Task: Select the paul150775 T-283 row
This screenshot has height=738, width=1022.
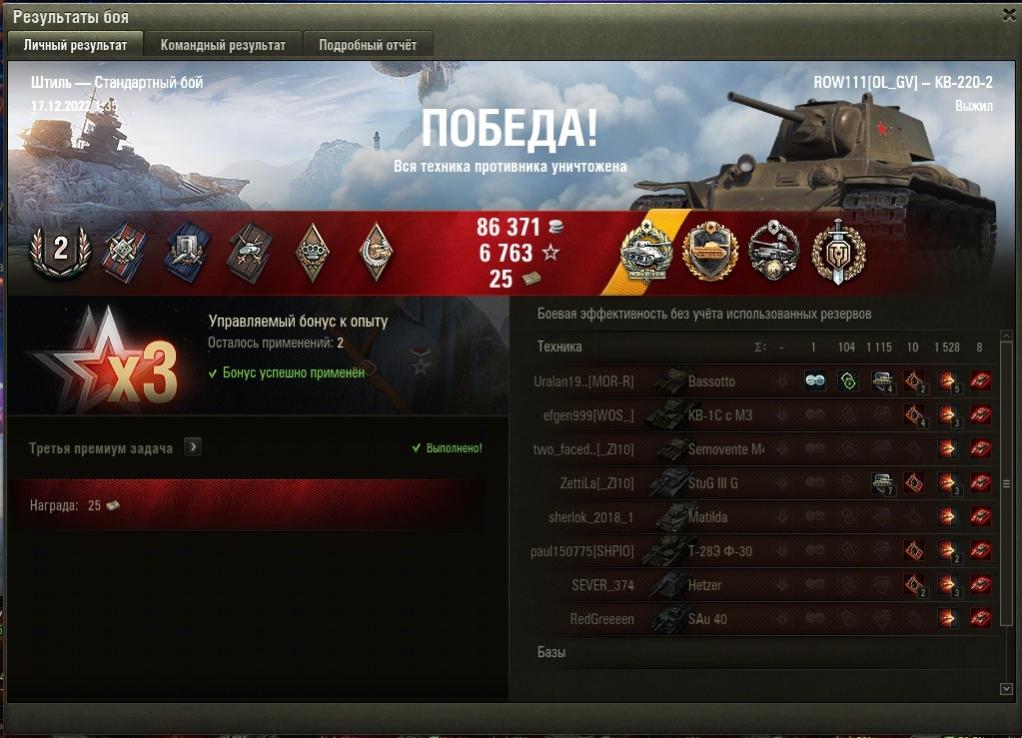Action: pyautogui.click(x=720, y=551)
